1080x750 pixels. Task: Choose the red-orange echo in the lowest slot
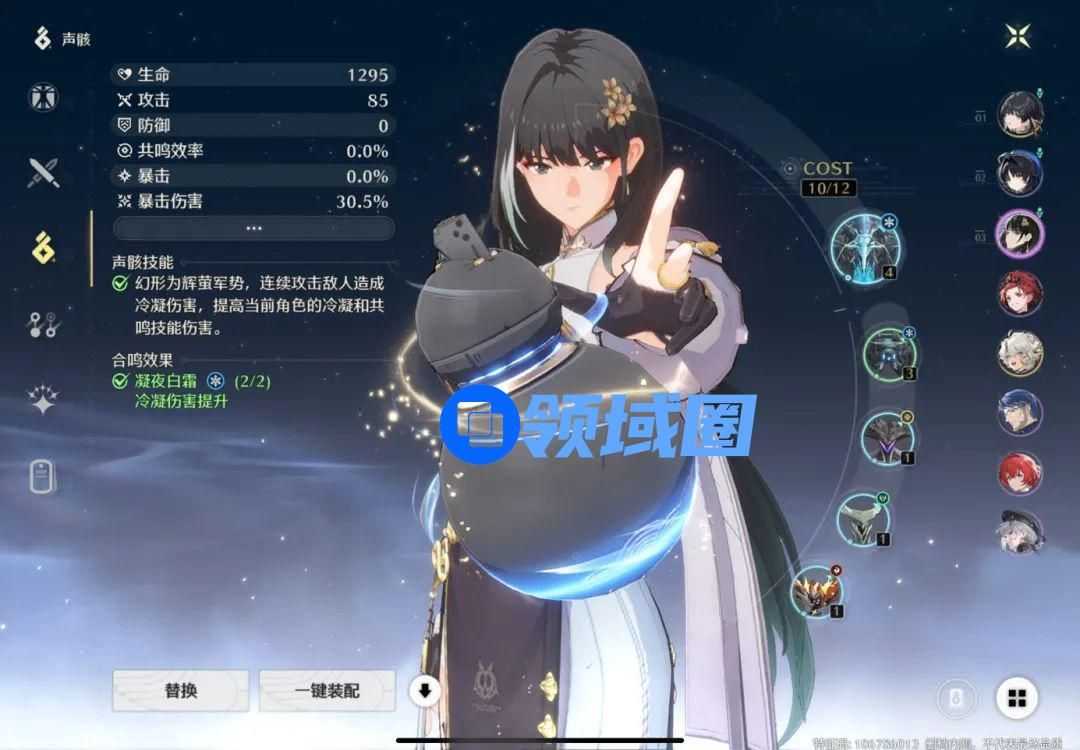coord(816,590)
